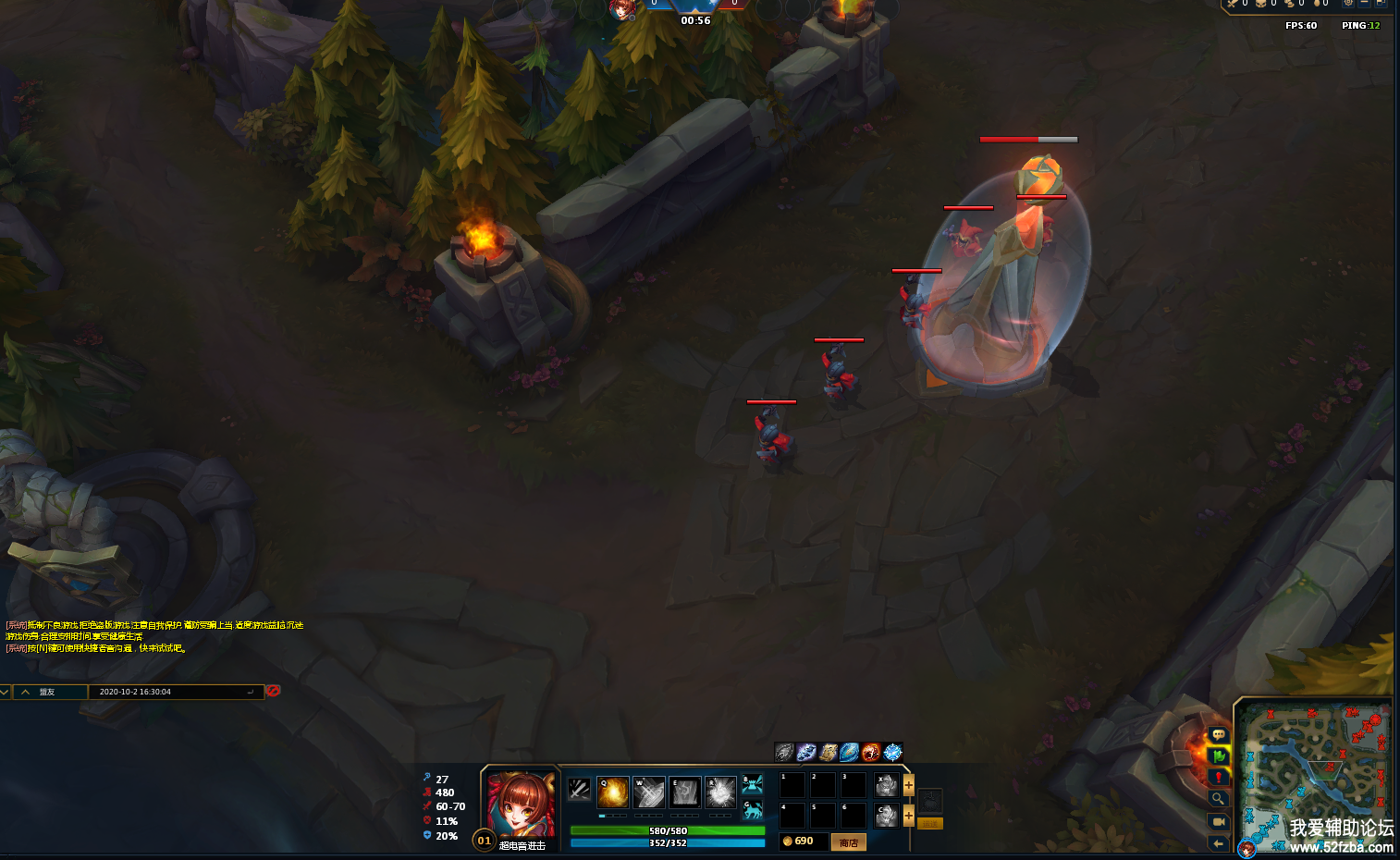Select the W ability icon
Viewport: 1400px width, 860px height.
(648, 792)
